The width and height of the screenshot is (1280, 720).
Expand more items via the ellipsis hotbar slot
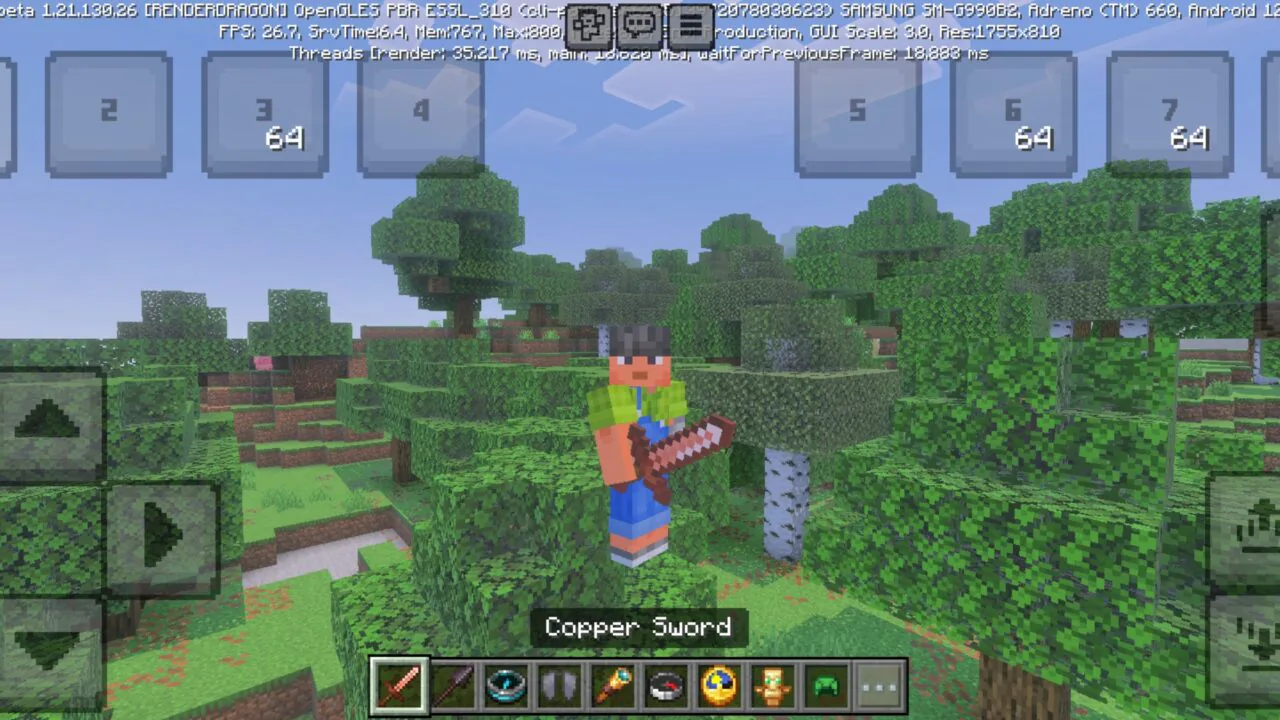(x=878, y=684)
